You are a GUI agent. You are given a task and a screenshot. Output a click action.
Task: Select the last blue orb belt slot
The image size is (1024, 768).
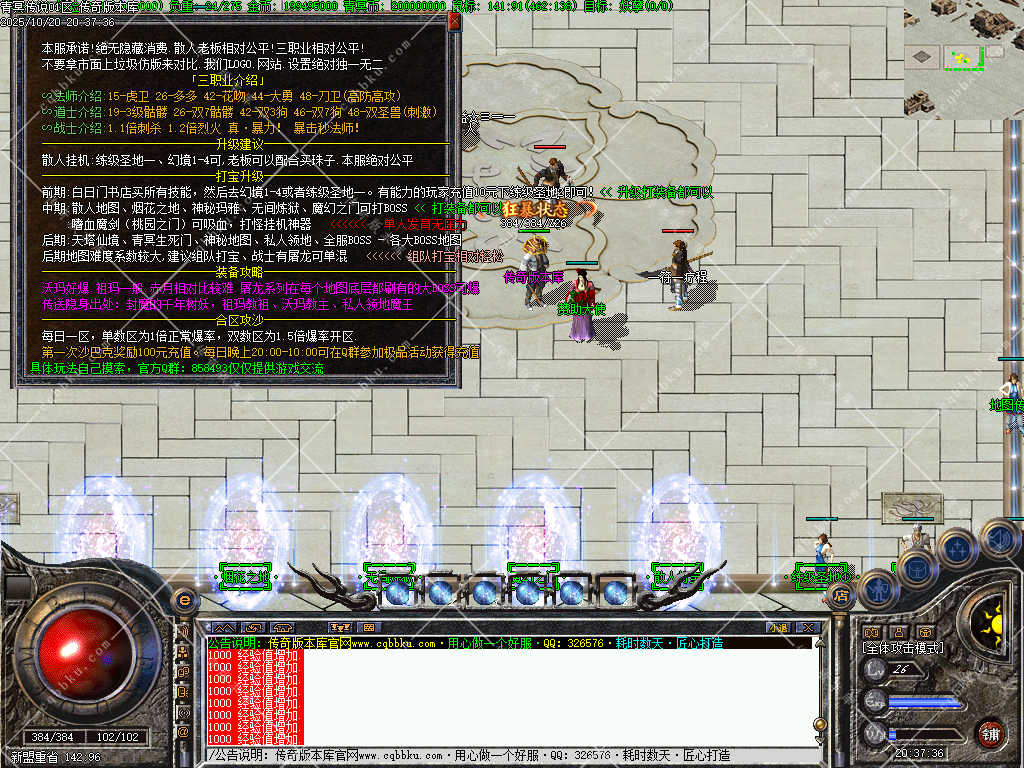[614, 591]
